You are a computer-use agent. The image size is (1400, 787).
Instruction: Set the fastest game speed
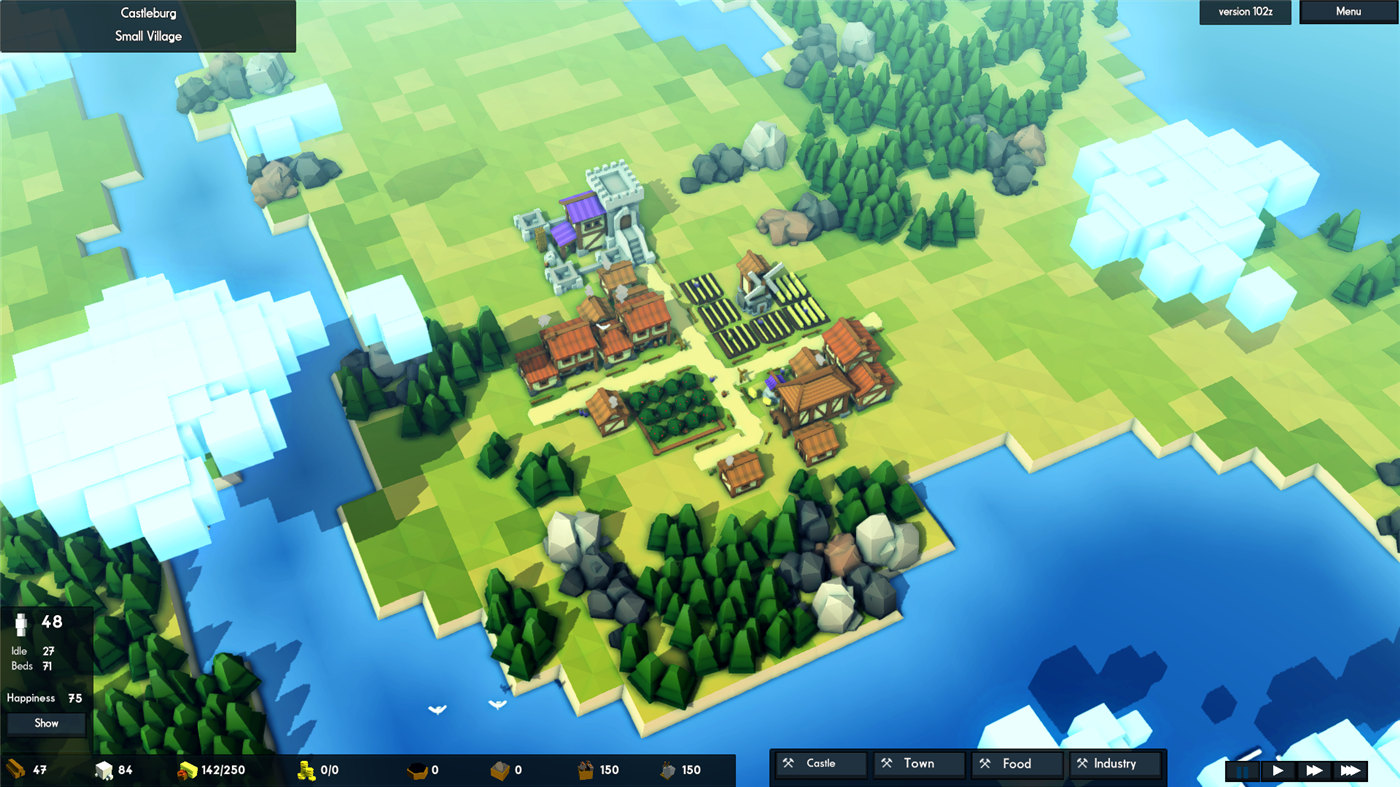click(1350, 771)
